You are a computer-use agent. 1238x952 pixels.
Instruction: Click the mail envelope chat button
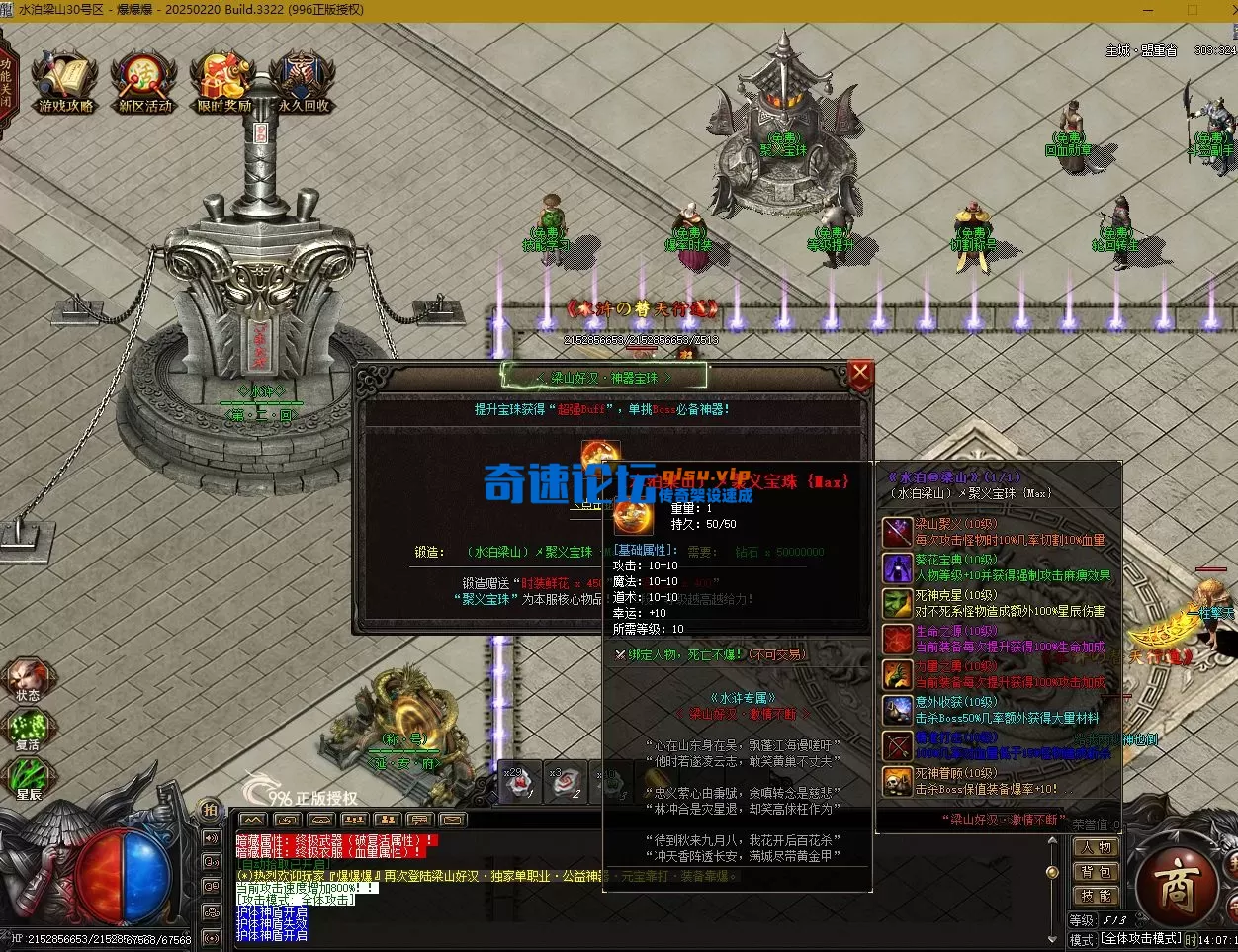[452, 820]
